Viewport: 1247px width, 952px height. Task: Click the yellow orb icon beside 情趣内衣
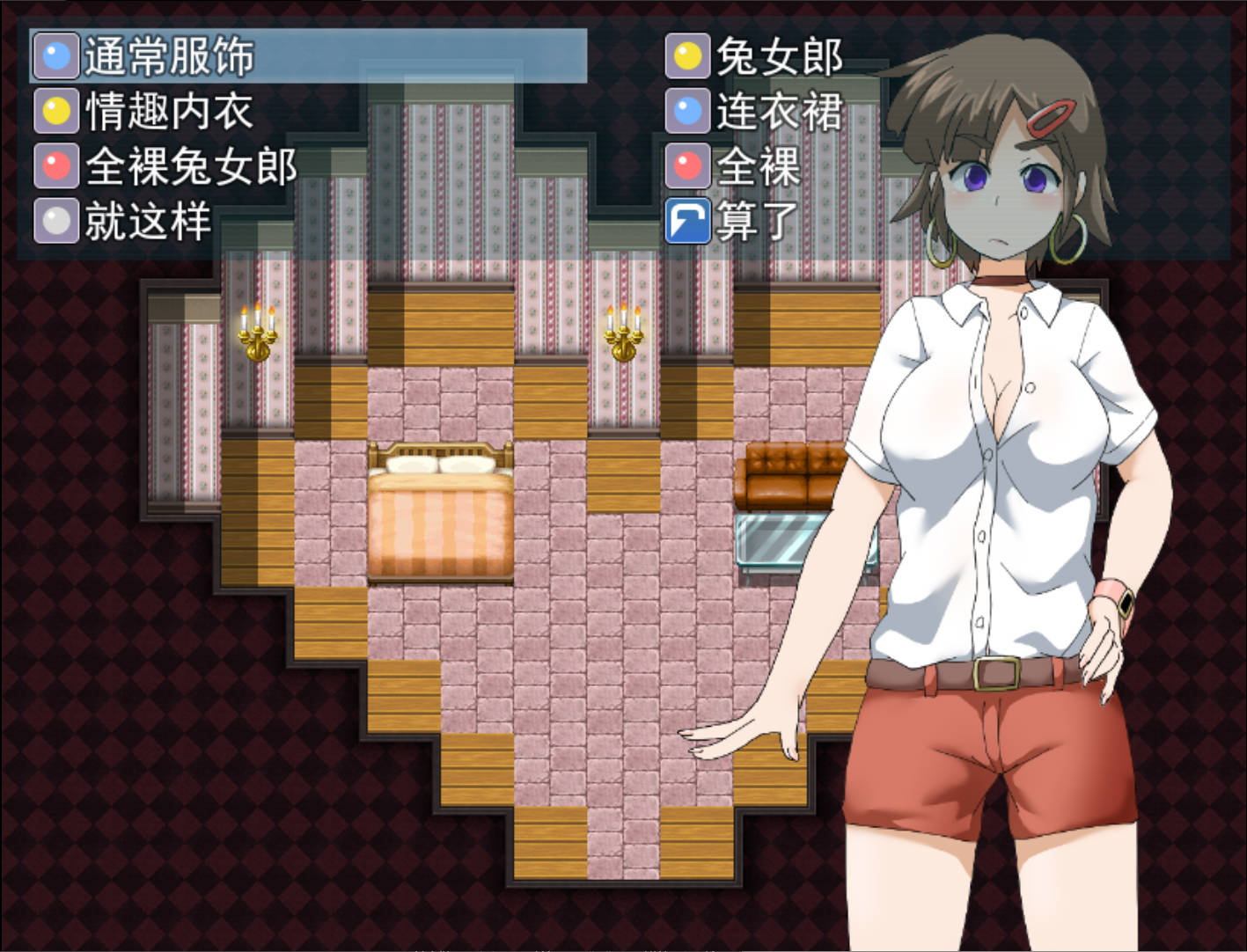click(x=56, y=111)
